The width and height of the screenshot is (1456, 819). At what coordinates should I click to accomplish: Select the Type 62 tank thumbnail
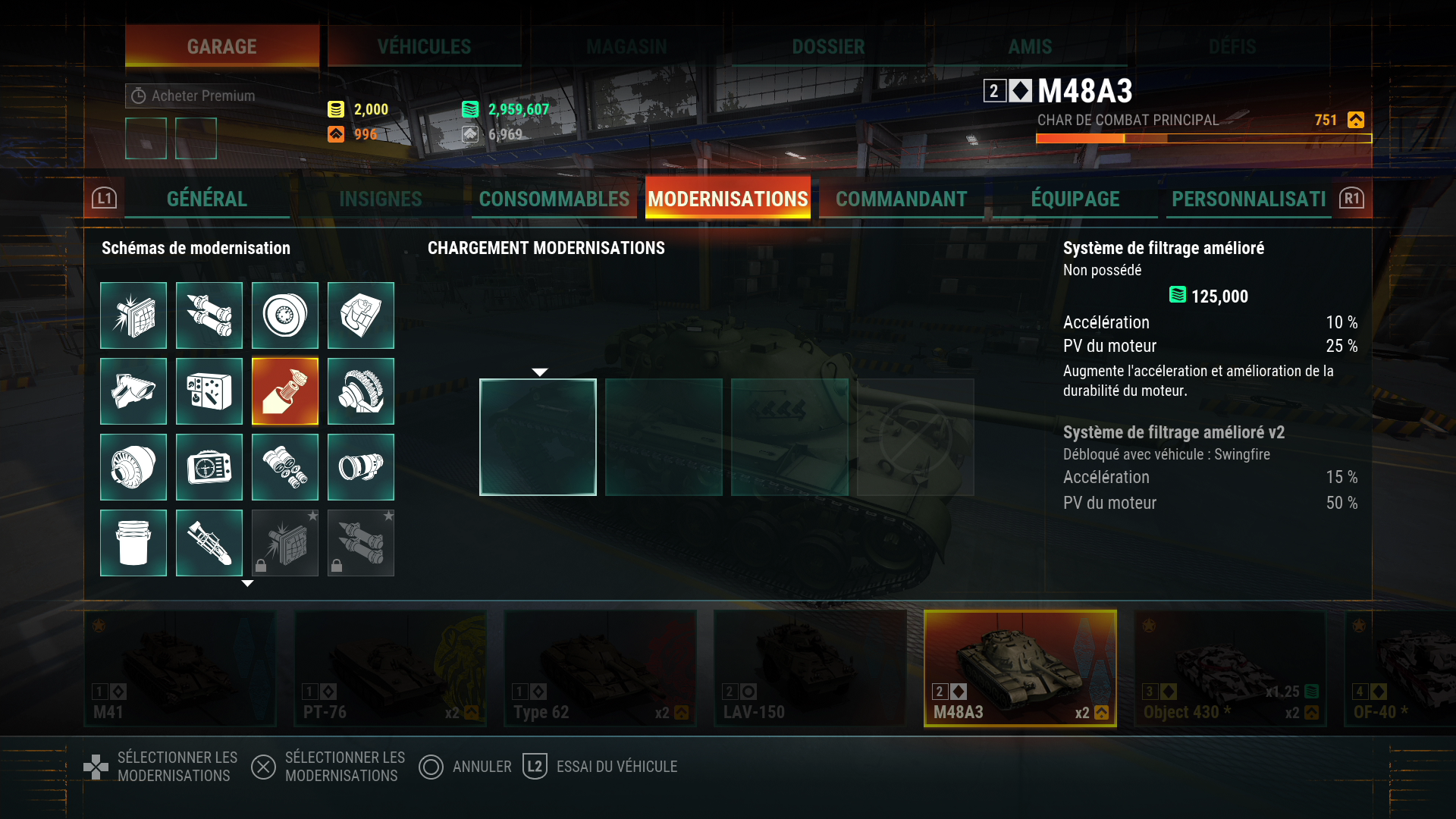point(600,668)
